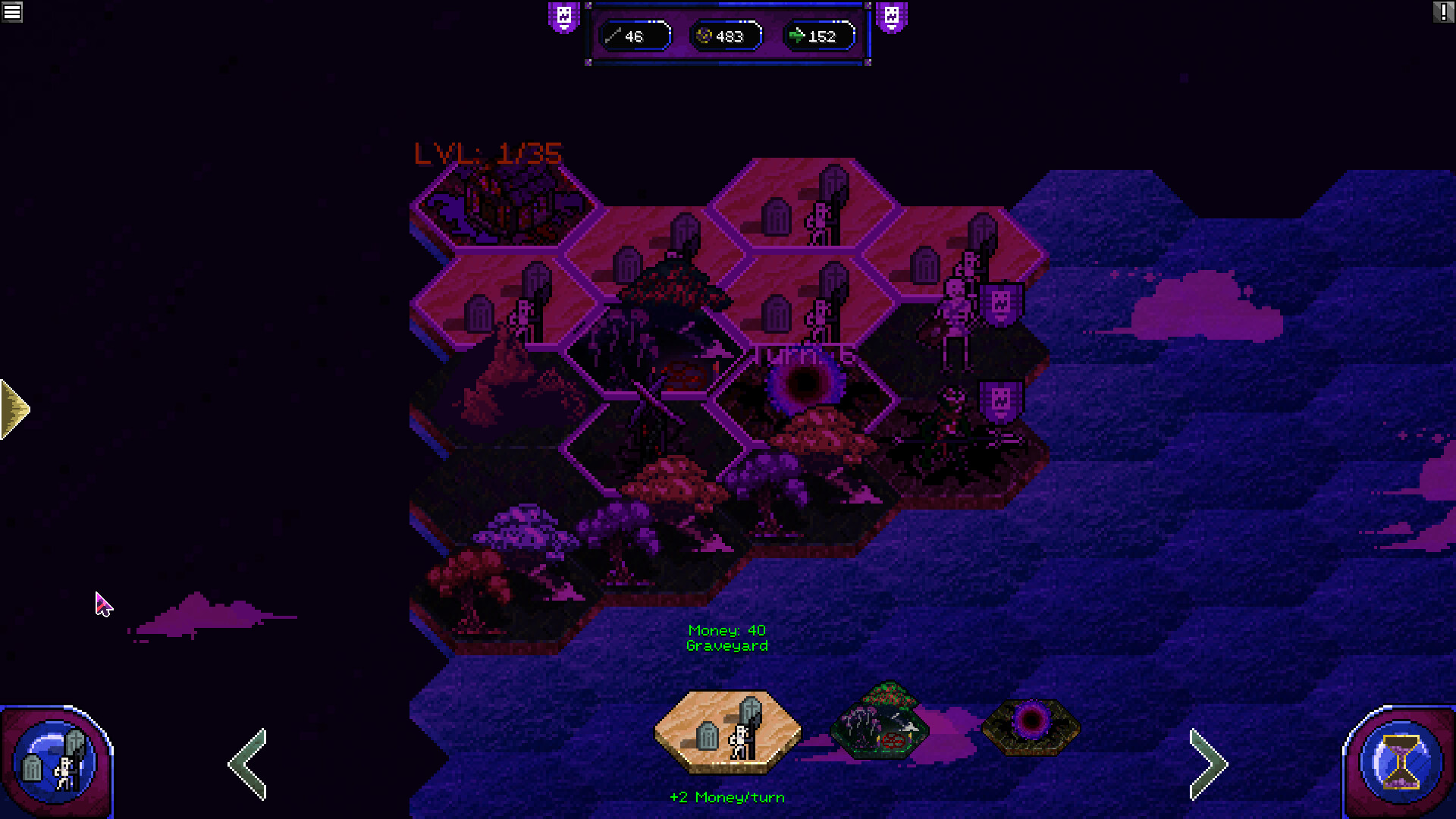Choose the dark forest tile card

tap(880, 720)
